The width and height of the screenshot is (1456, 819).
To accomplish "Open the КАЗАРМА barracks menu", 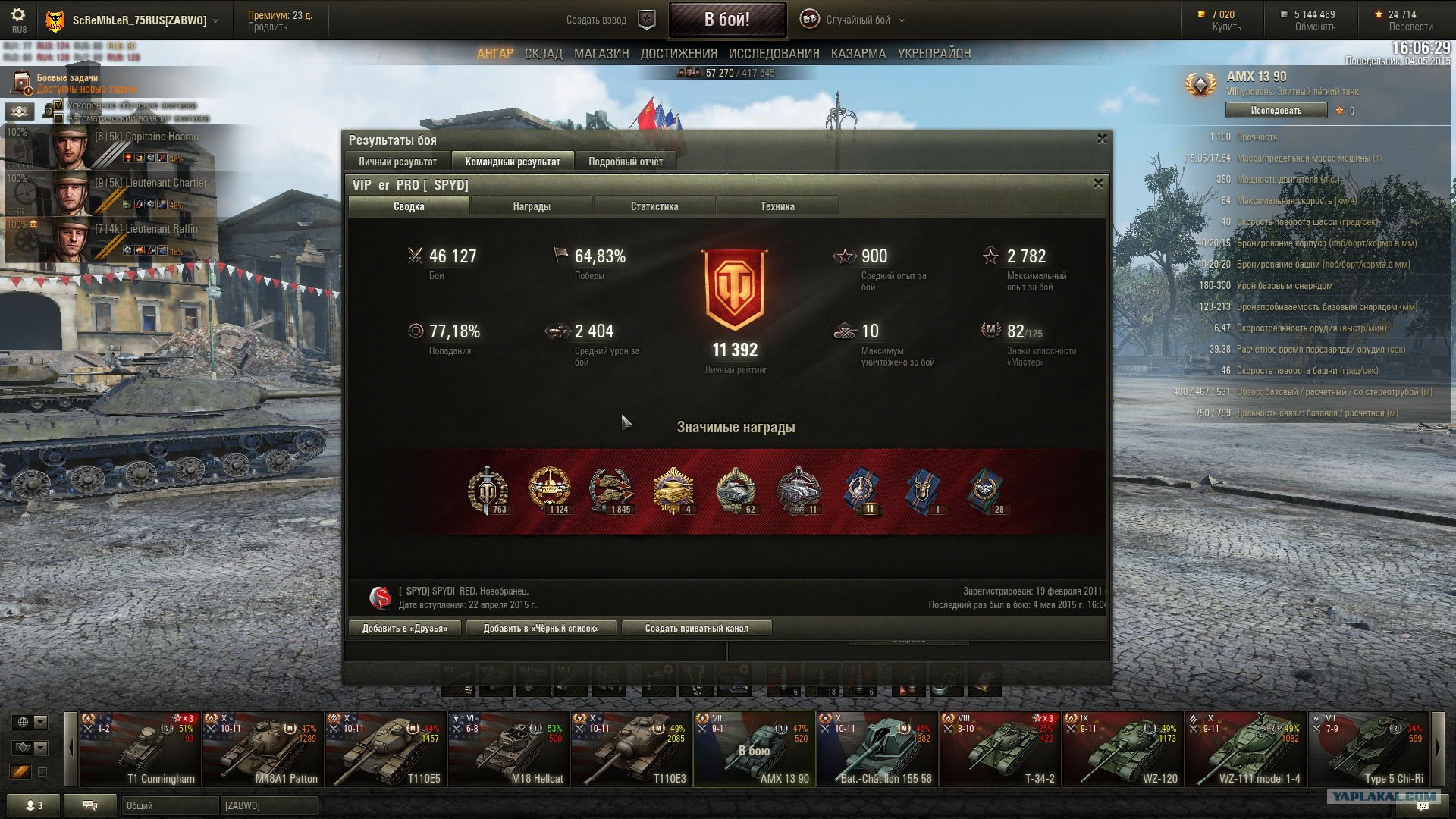I will click(858, 54).
